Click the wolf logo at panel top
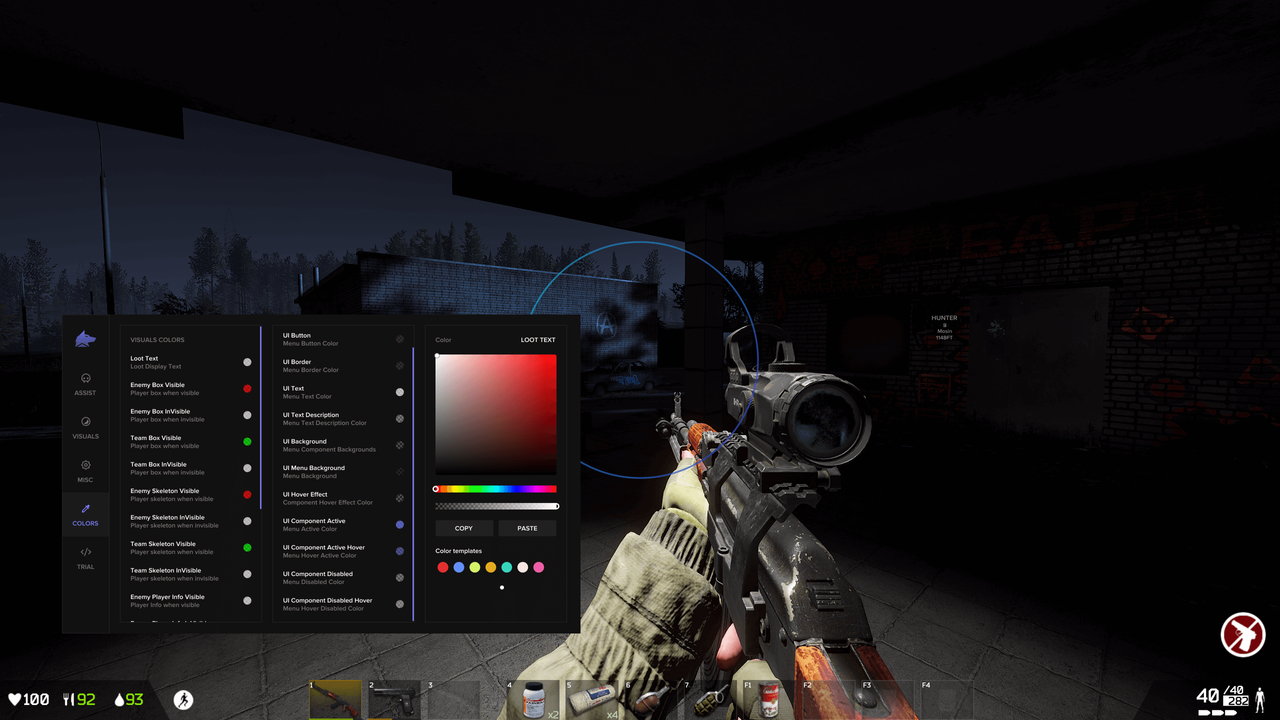 (x=85, y=338)
